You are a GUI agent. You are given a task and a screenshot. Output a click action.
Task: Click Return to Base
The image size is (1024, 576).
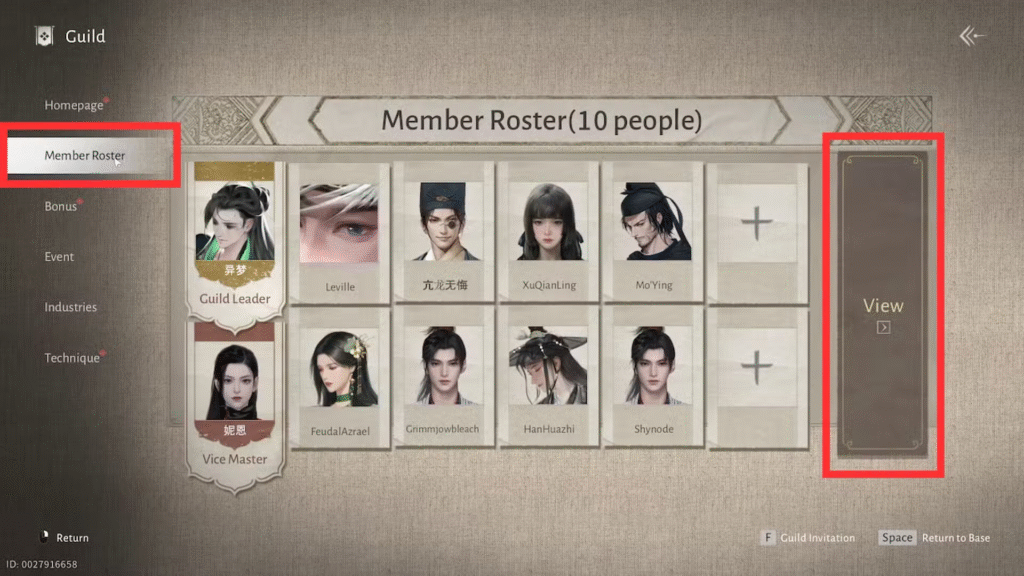pos(935,538)
